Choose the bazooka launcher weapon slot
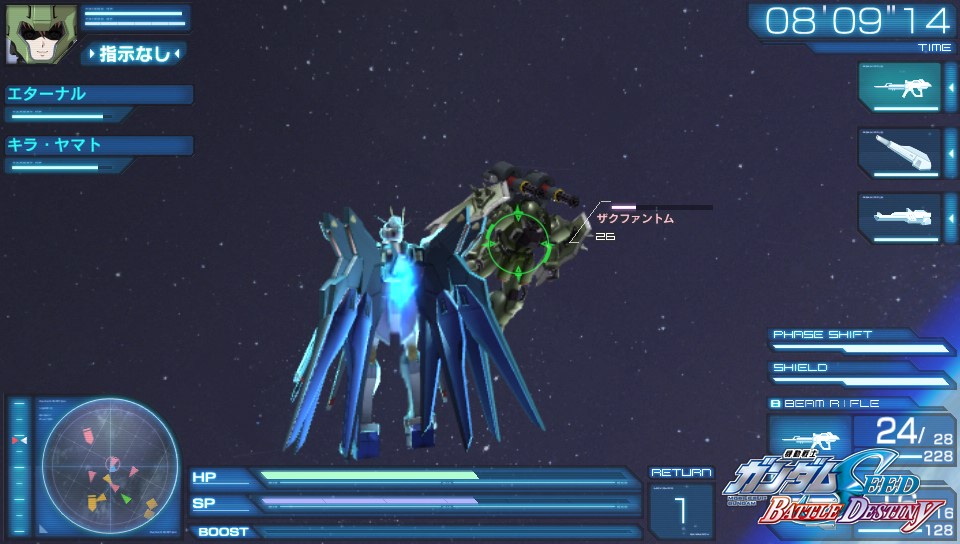960x544 pixels. (899, 152)
